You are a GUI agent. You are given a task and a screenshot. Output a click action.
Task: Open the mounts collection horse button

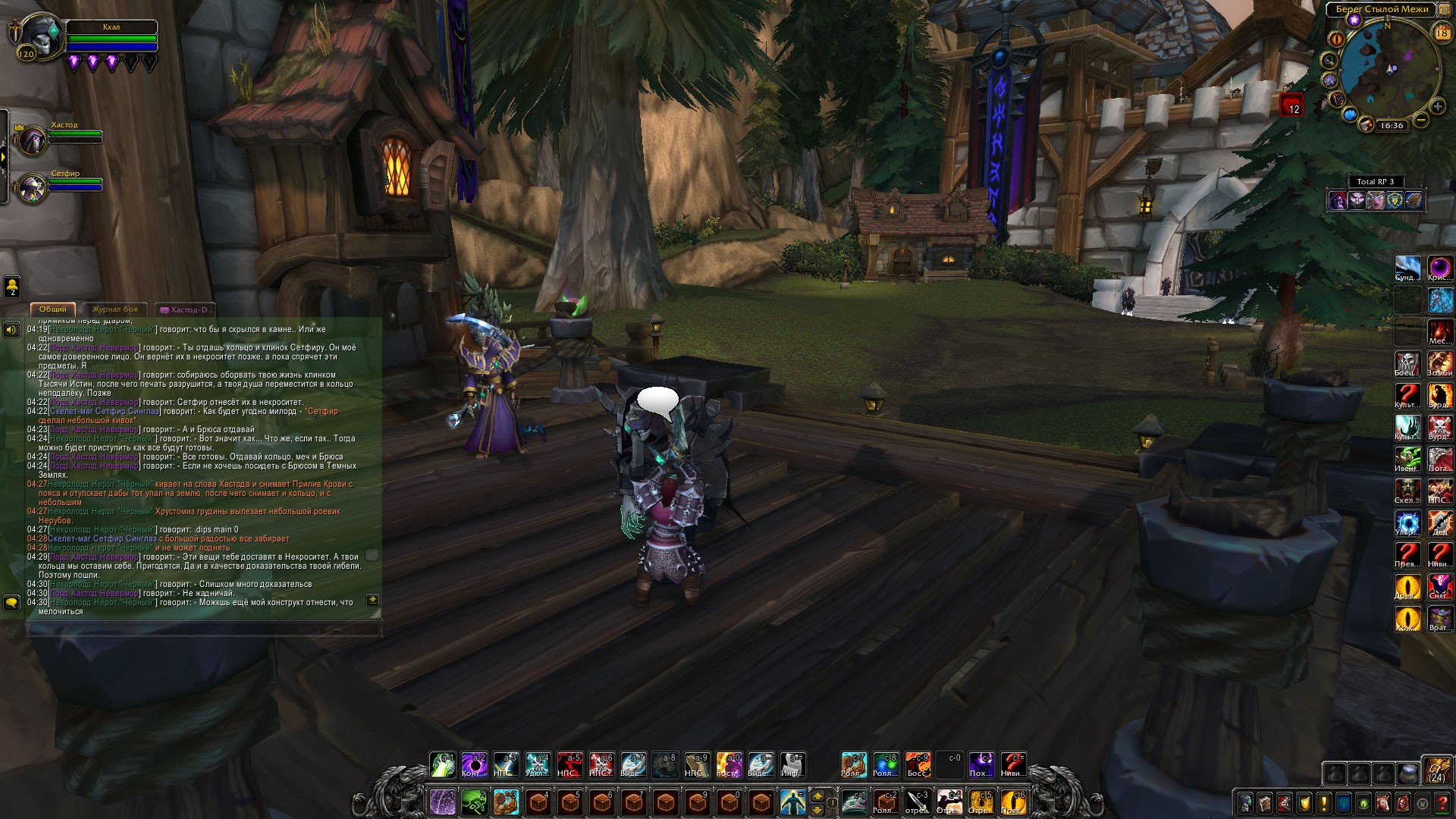pos(1383,803)
